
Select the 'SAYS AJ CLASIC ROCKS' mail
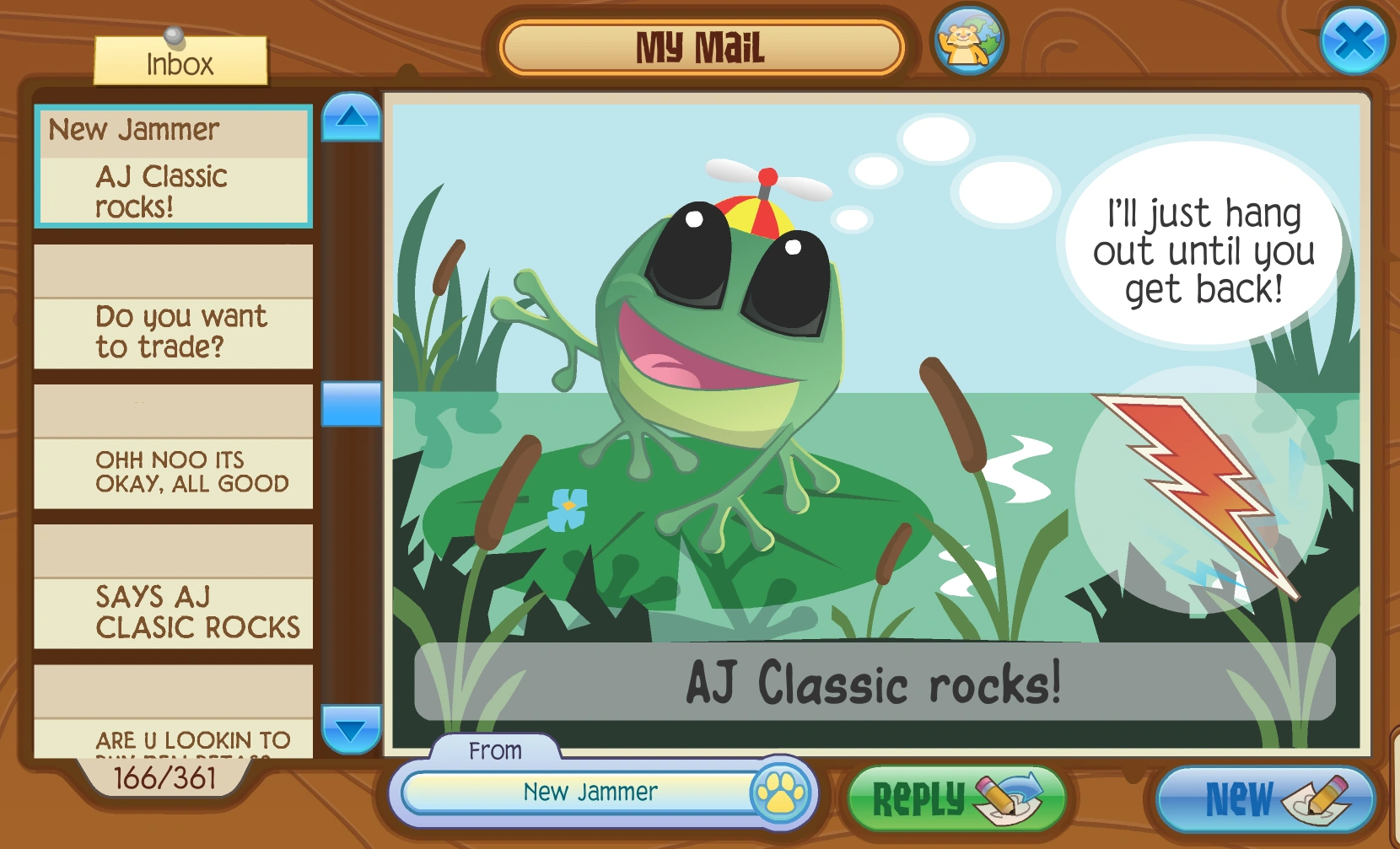coord(172,612)
